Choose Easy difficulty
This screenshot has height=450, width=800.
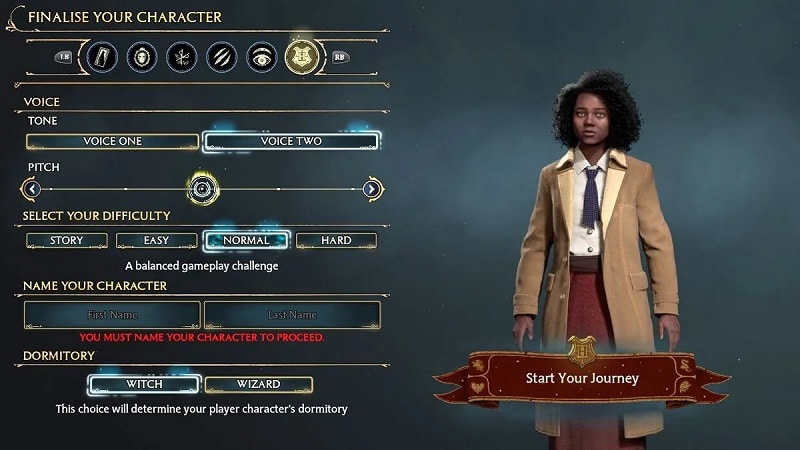156,241
